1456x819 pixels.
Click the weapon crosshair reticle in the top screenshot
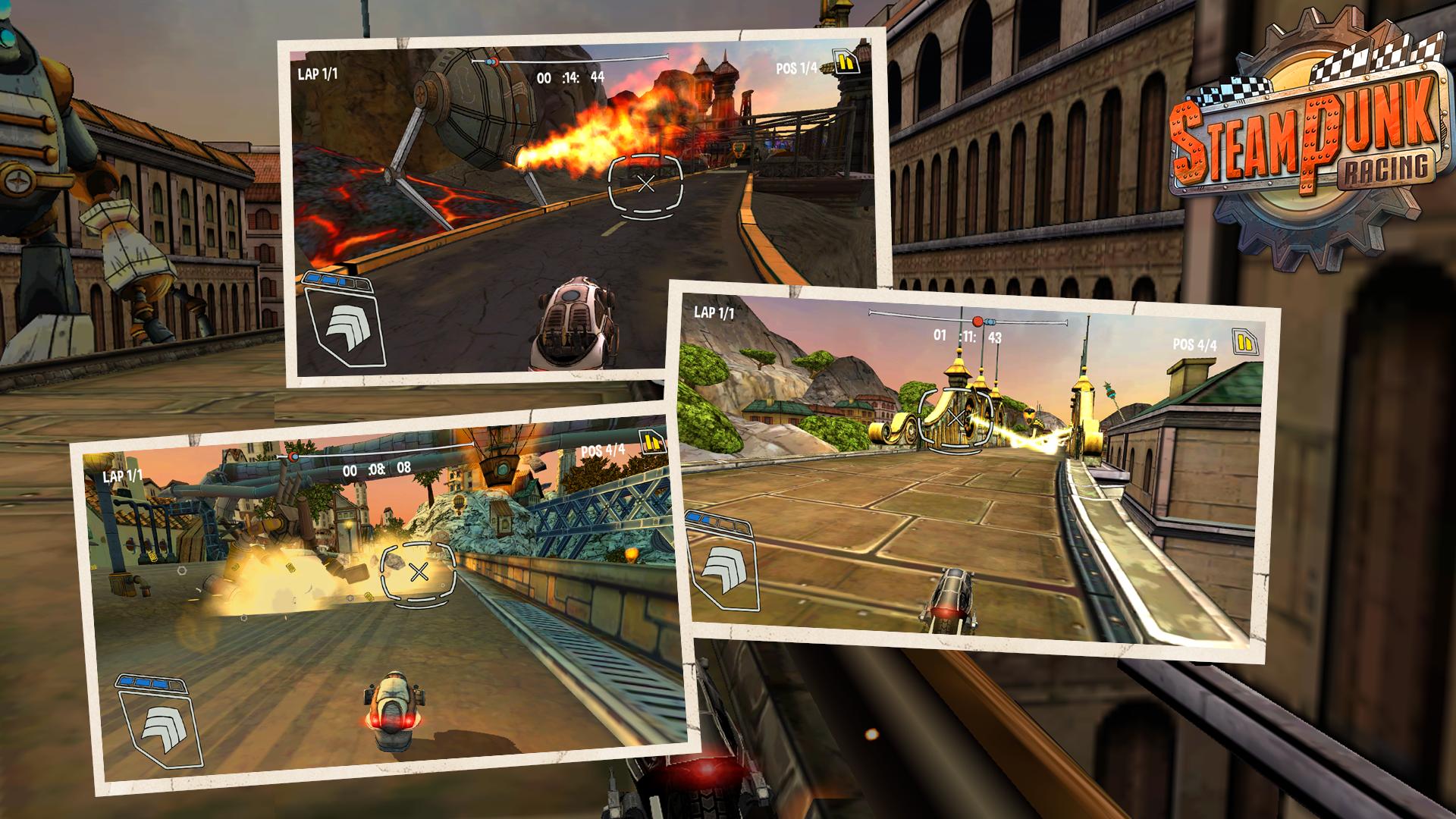(x=646, y=184)
